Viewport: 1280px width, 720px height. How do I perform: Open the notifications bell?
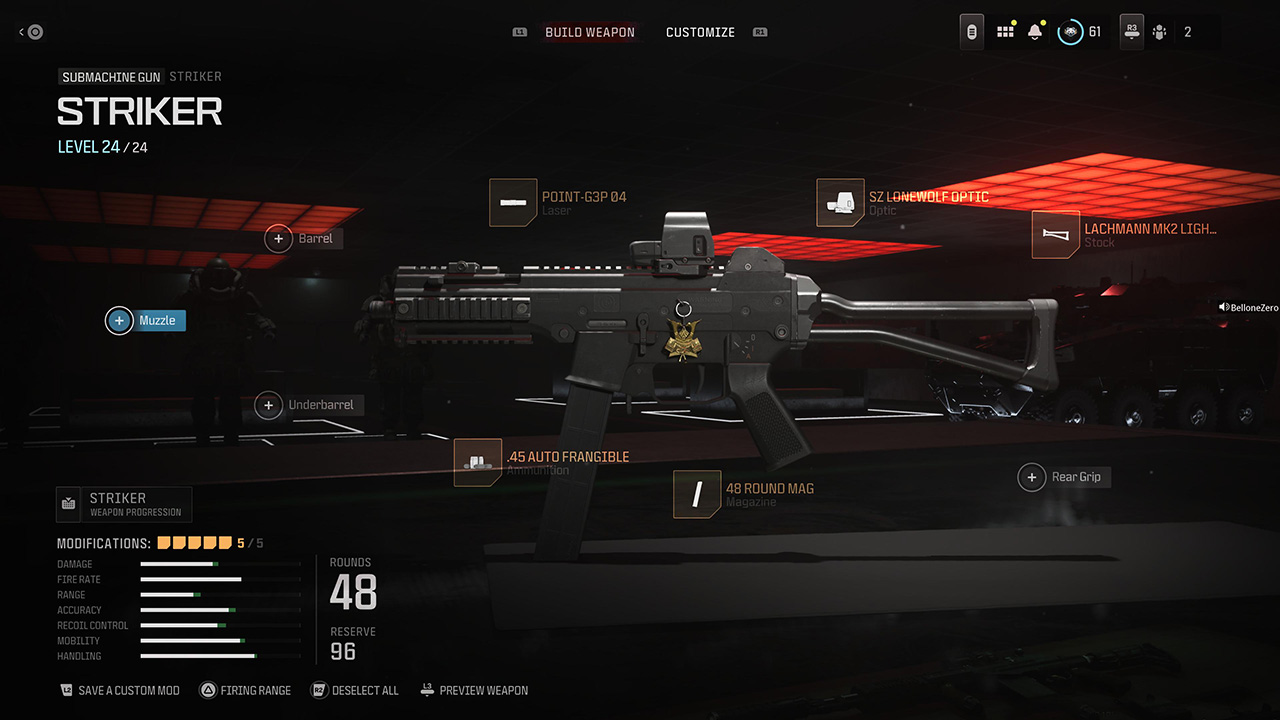pyautogui.click(x=1035, y=32)
